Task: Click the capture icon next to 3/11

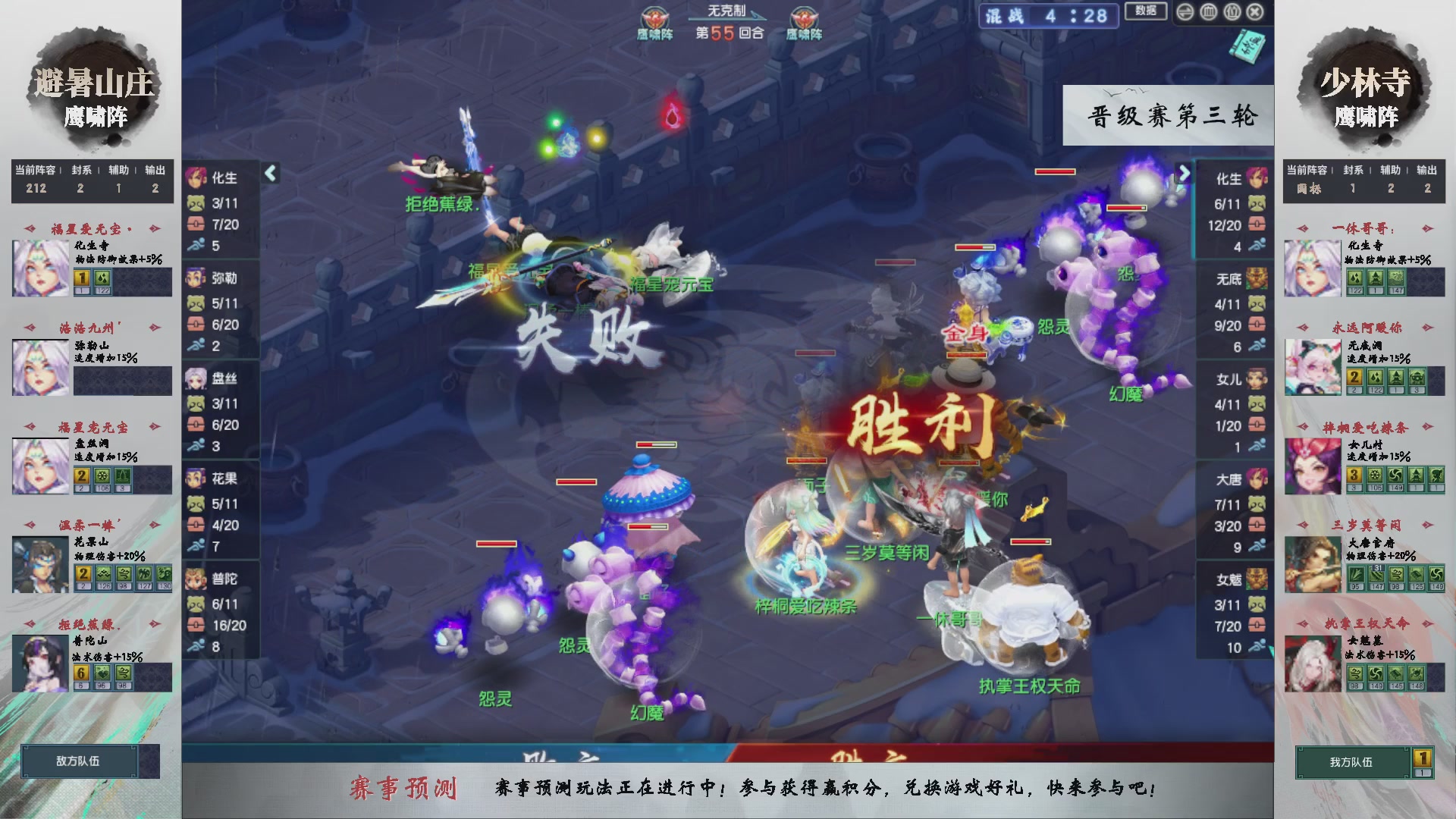Action: 196,202
